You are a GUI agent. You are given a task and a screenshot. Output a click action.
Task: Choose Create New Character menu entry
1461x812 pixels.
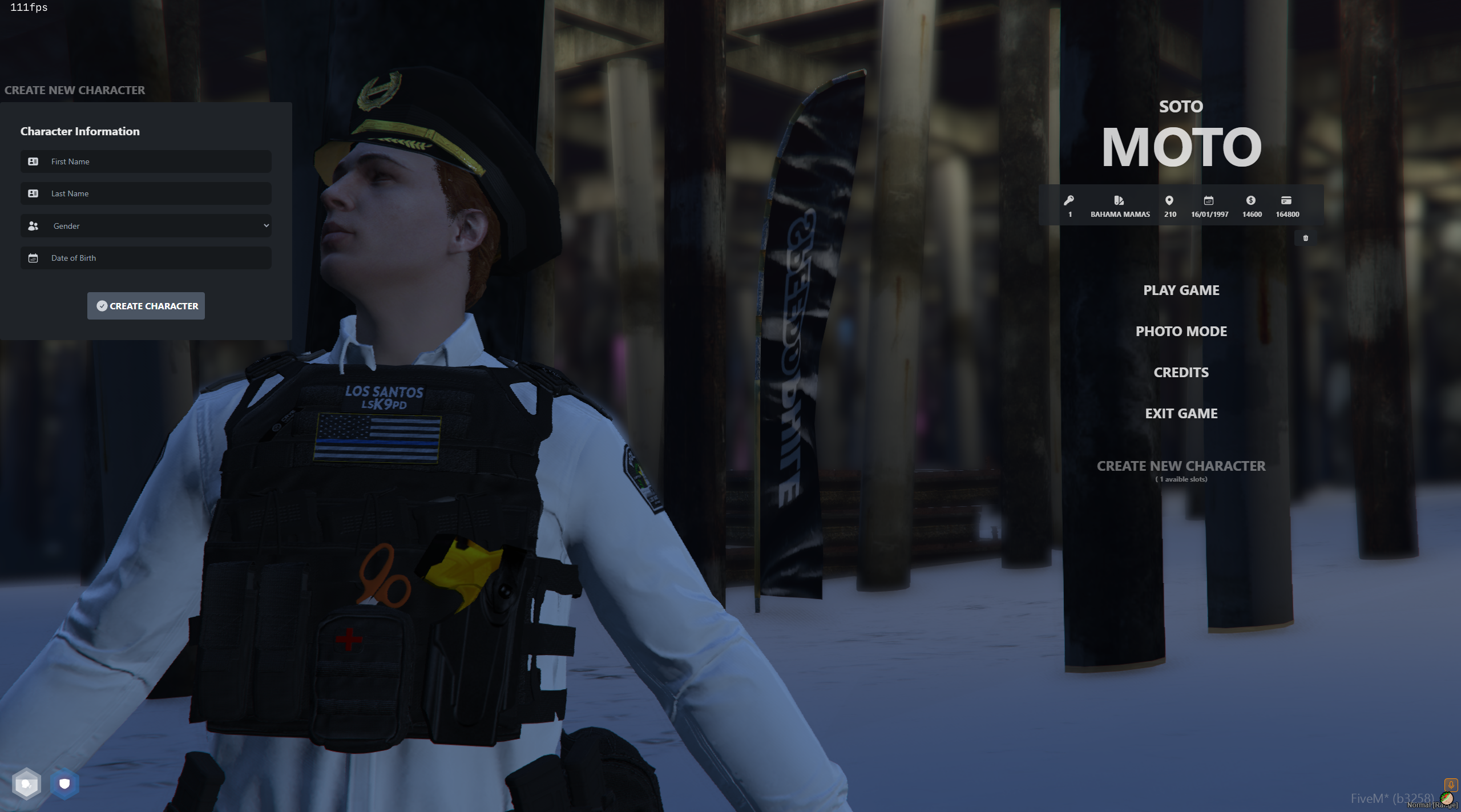(x=1181, y=467)
